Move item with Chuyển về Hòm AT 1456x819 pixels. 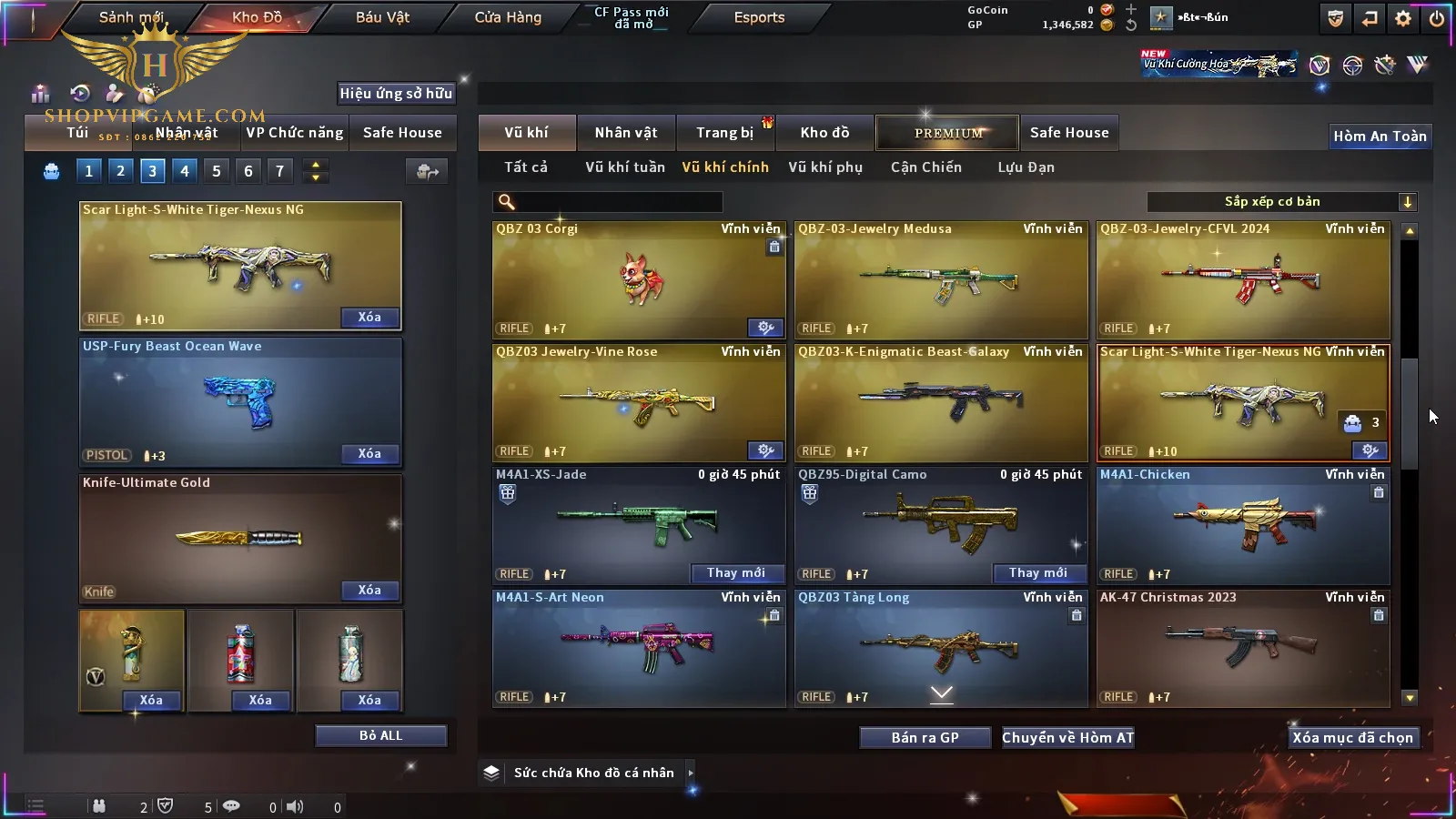pos(1068,738)
